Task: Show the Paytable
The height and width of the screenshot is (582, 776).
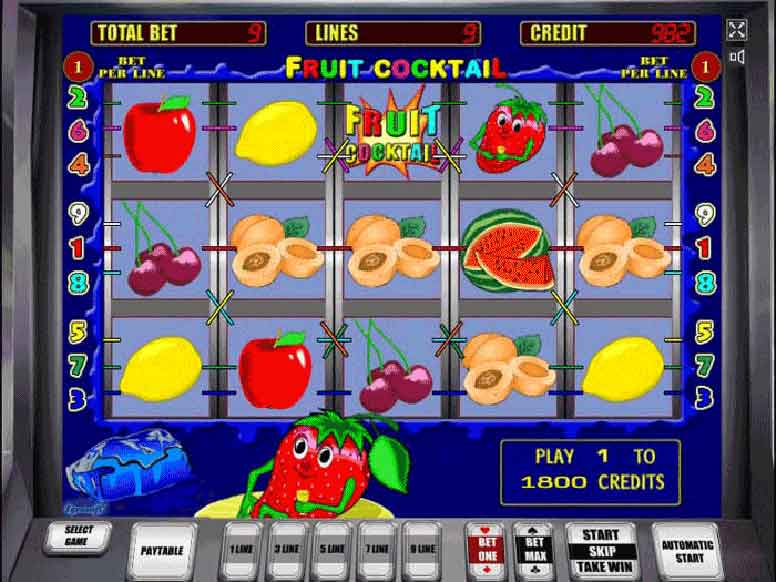Action: pyautogui.click(x=160, y=550)
